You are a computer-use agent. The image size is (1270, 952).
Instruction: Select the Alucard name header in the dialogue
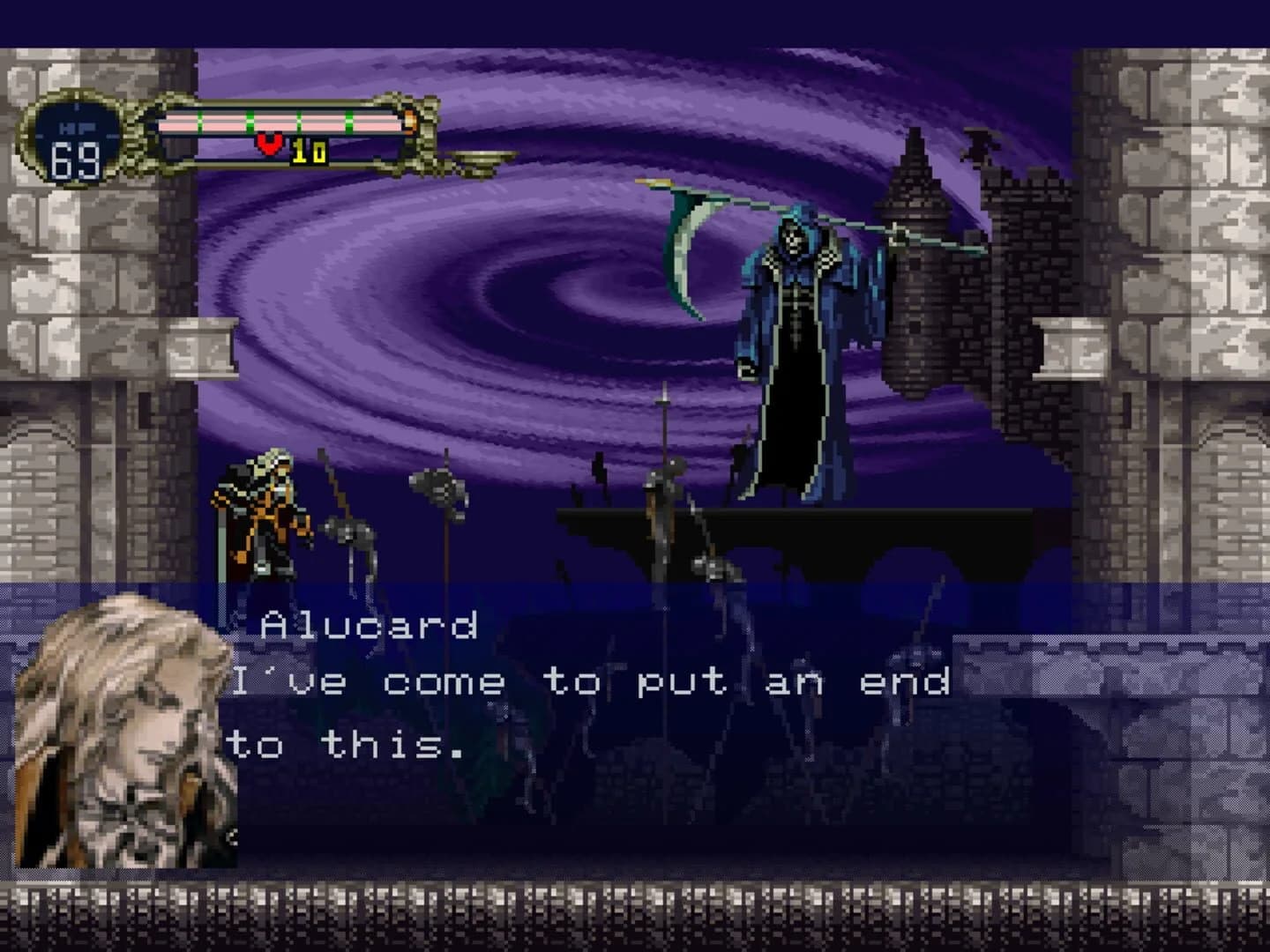366,628
